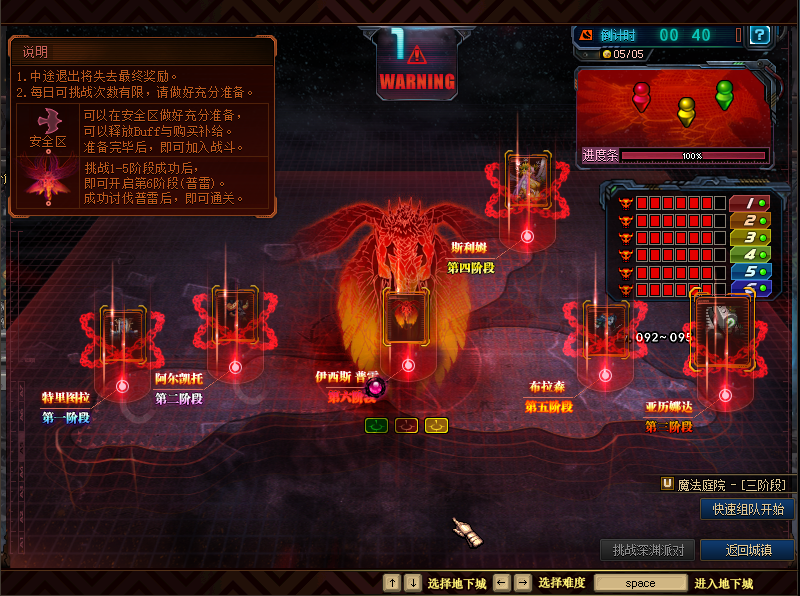
Task: Select the 特里图拉 first stage card
Action: pyautogui.click(x=122, y=329)
